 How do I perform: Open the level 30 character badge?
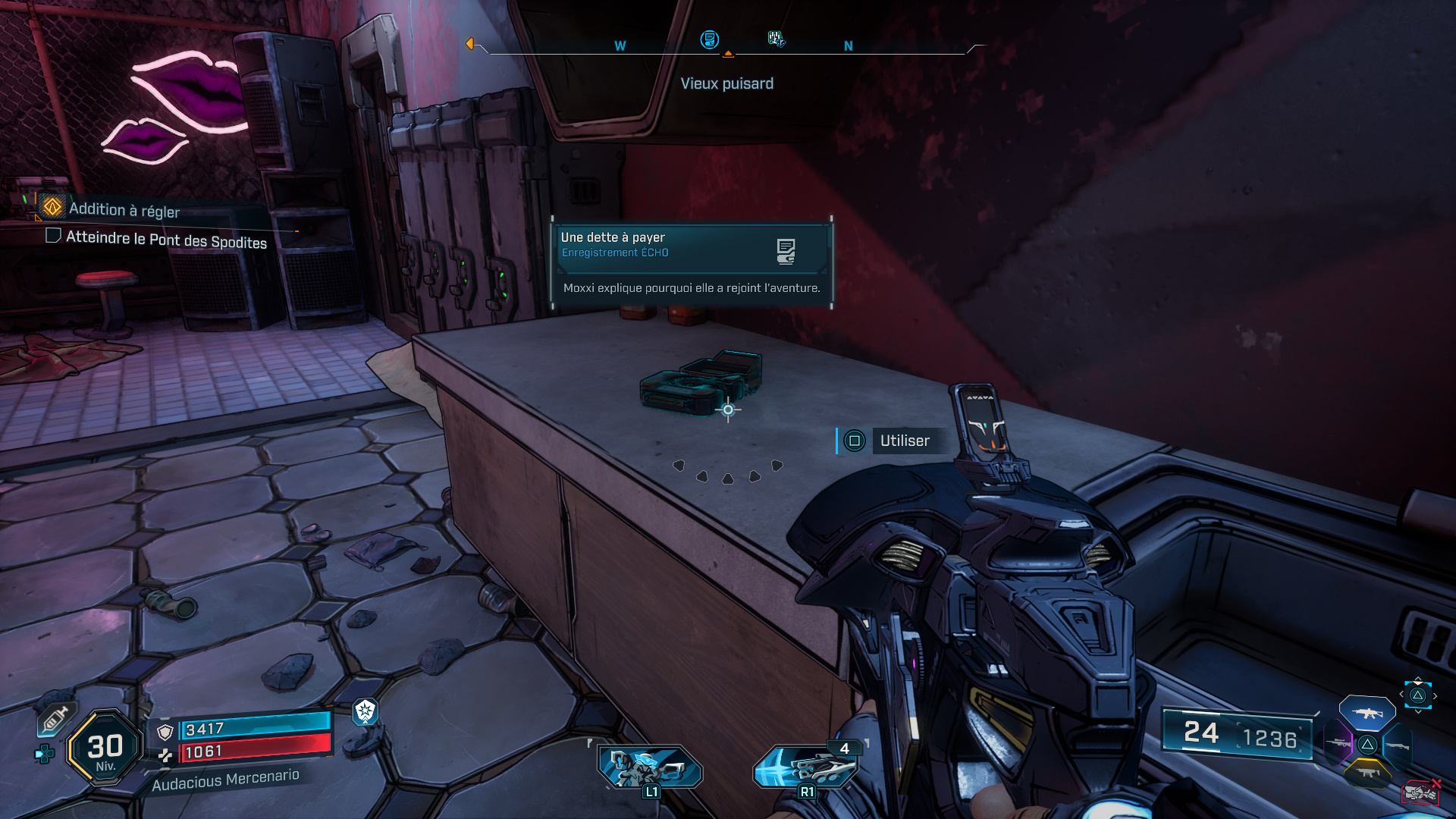click(x=105, y=748)
